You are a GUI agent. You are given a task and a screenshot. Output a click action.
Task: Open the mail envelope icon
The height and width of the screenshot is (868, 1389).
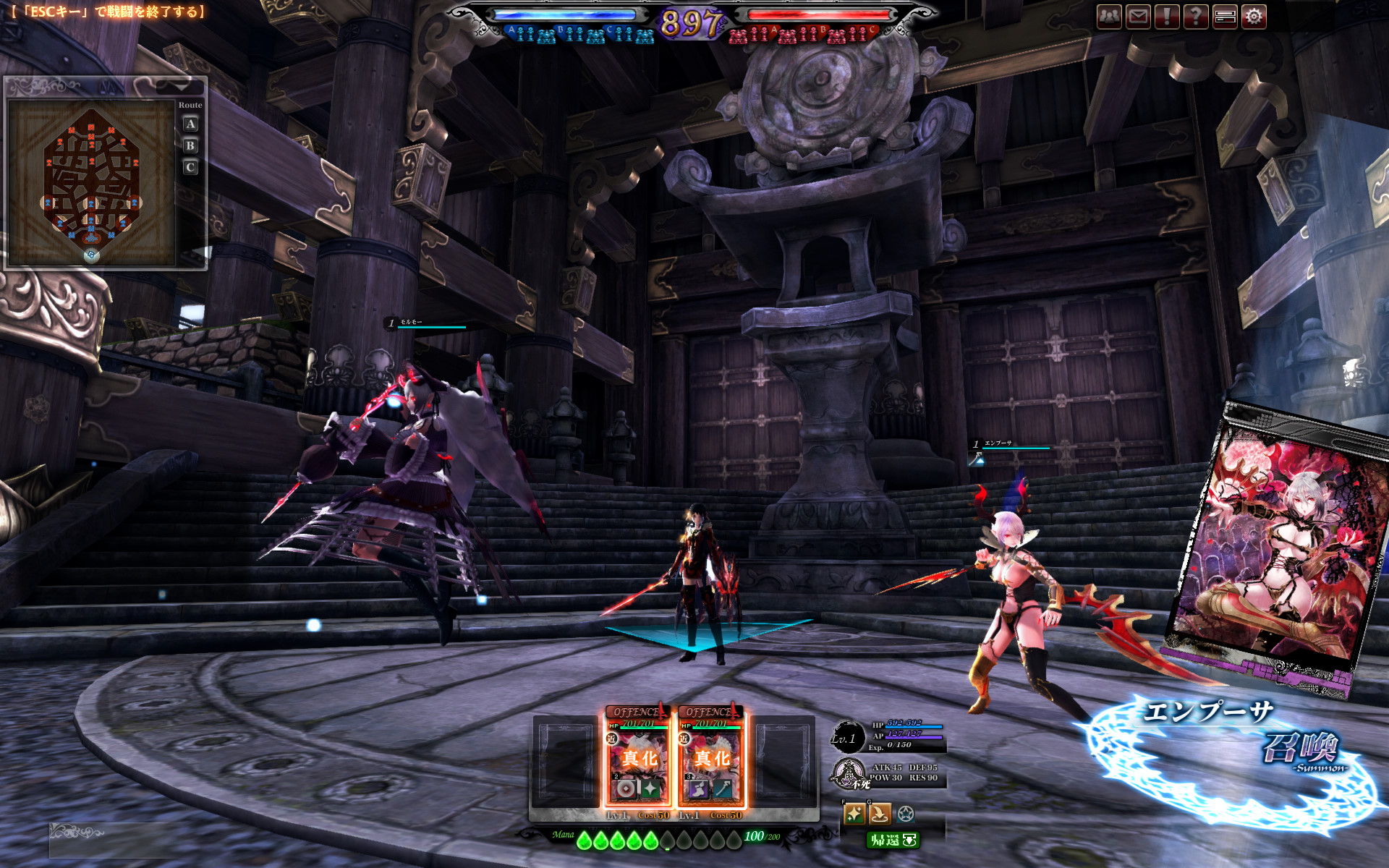[1138, 17]
